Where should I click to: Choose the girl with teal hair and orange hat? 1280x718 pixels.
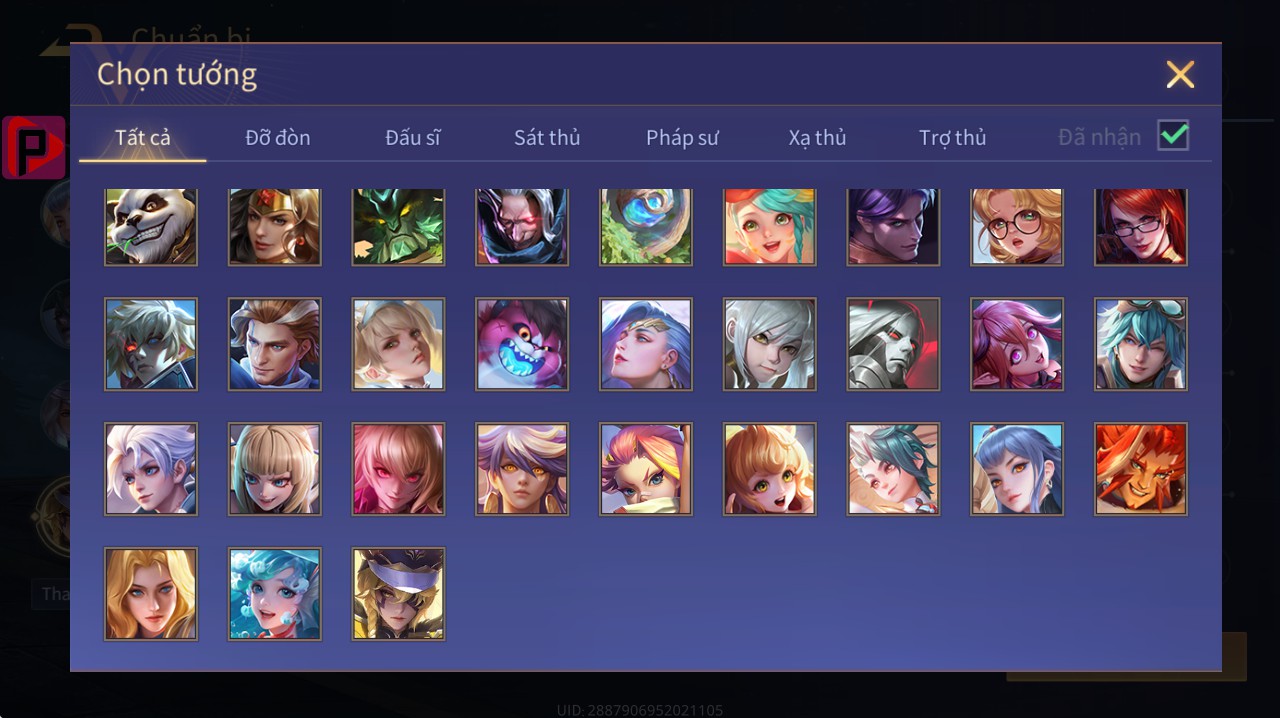click(x=770, y=226)
